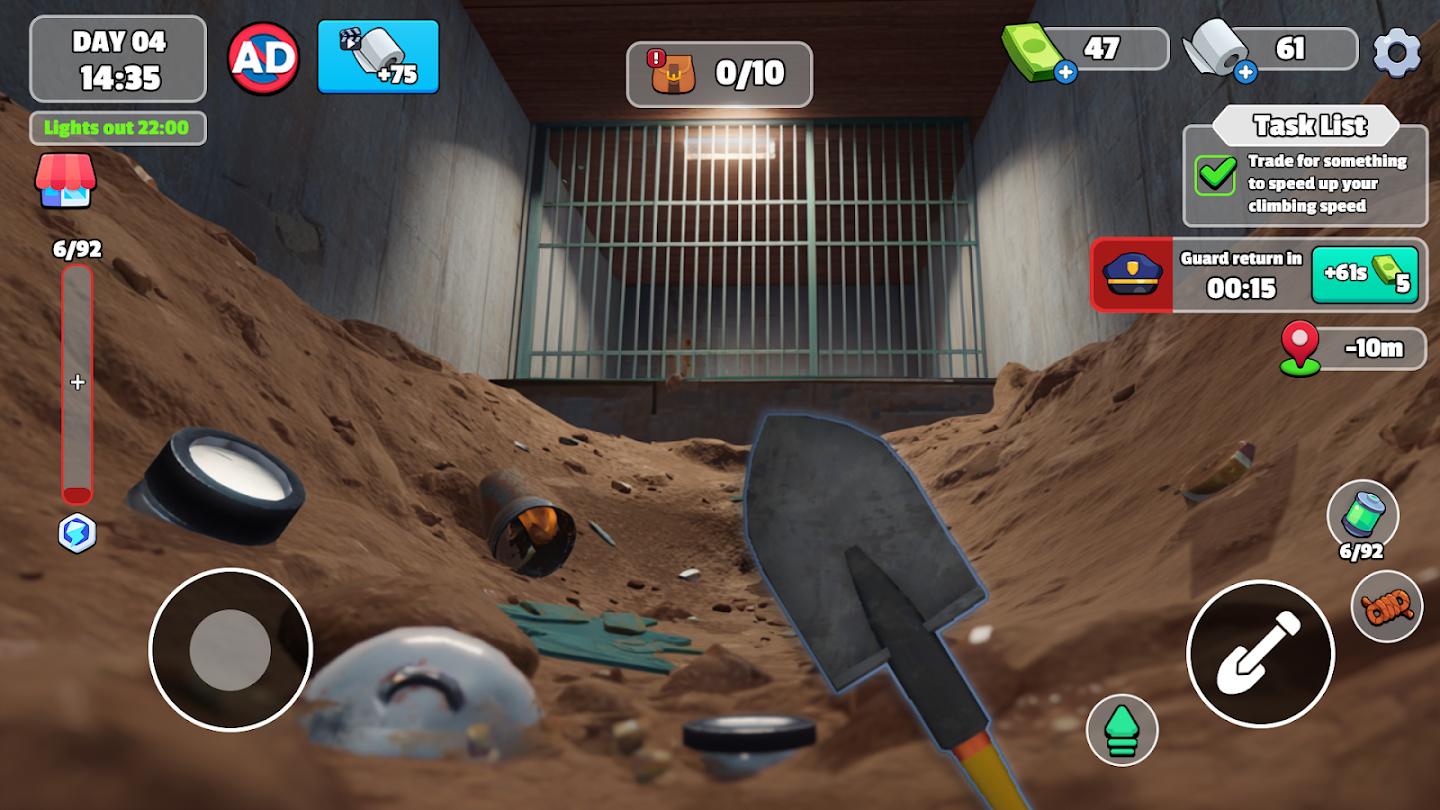The height and width of the screenshot is (810, 1440).
Task: Tap the plus on the stamina bar
Action: pos(77,382)
